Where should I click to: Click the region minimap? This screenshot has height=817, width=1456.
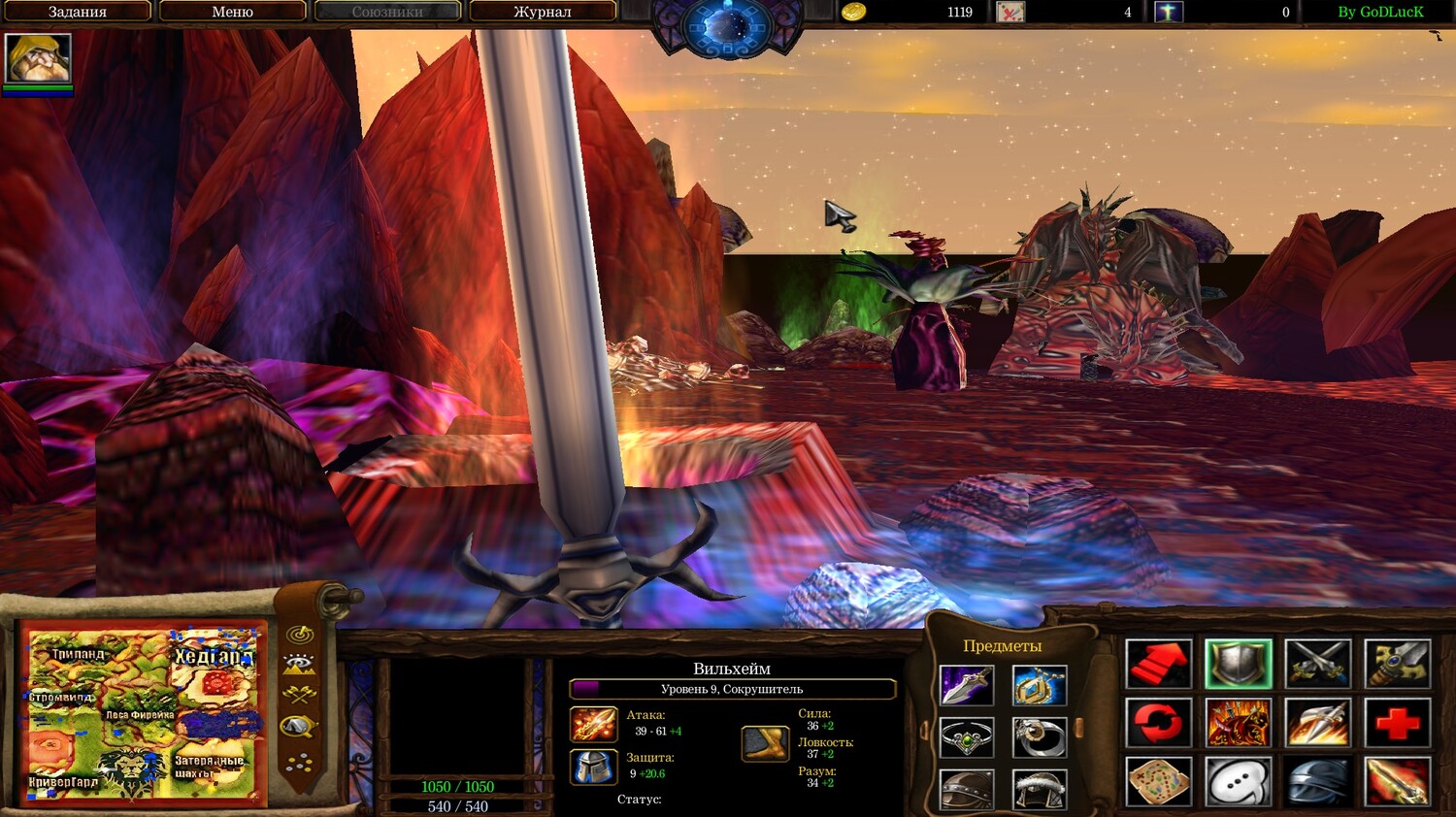[144, 714]
